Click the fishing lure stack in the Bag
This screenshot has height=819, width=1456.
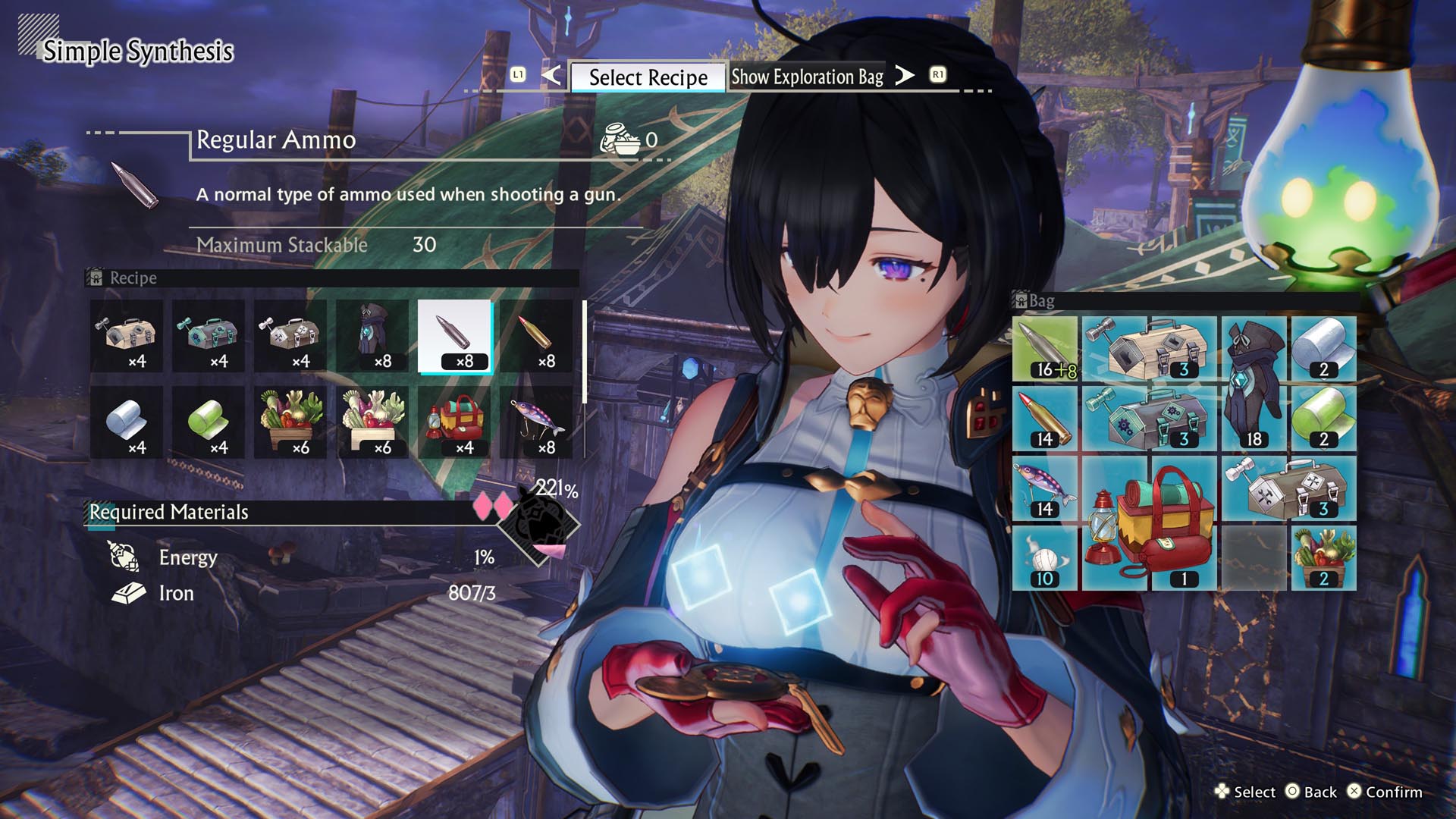[1045, 488]
